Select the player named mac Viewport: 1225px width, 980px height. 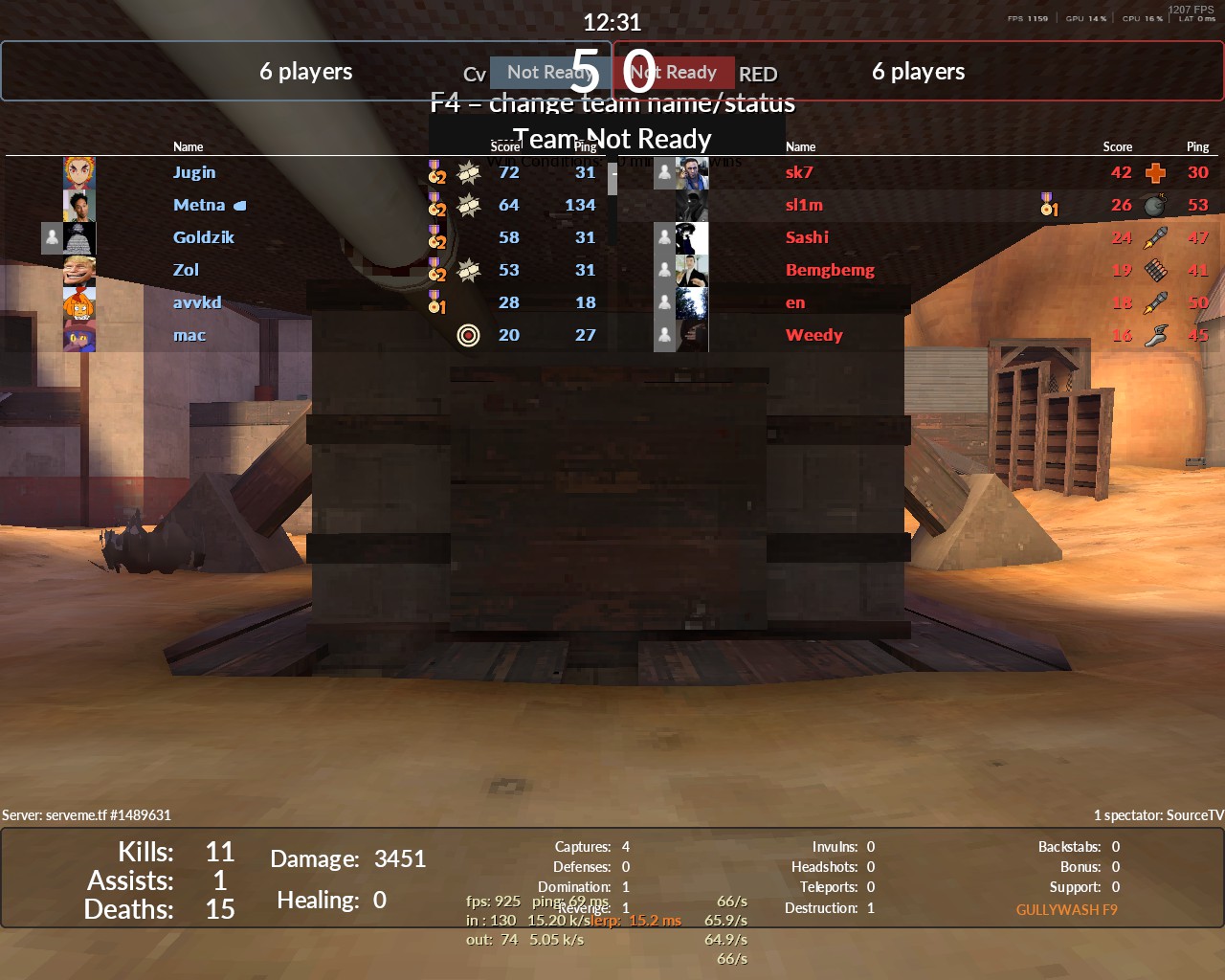(x=189, y=335)
